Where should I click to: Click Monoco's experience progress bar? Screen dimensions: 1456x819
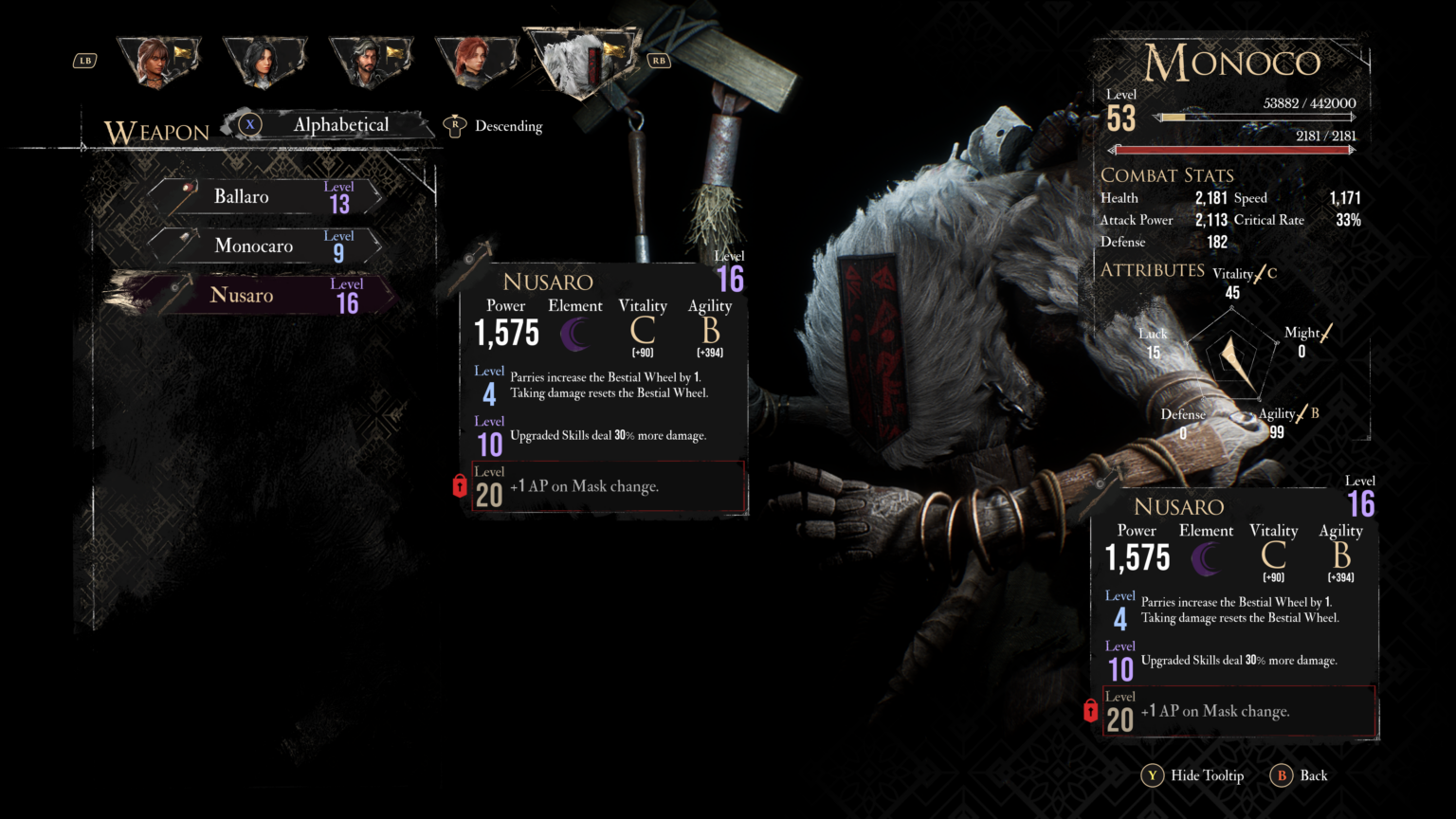1256,118
